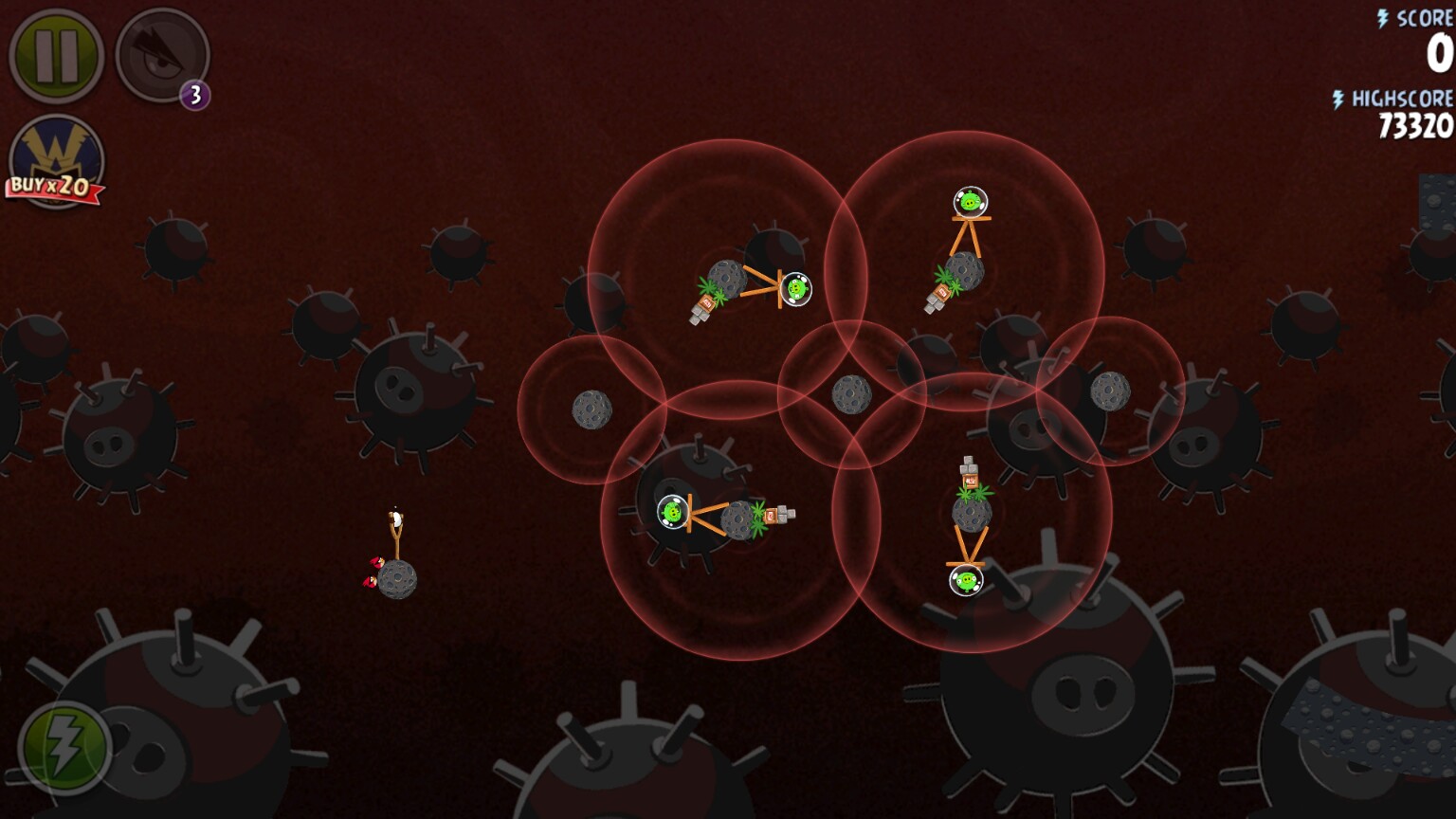Pause the game with the pause button

point(56,55)
